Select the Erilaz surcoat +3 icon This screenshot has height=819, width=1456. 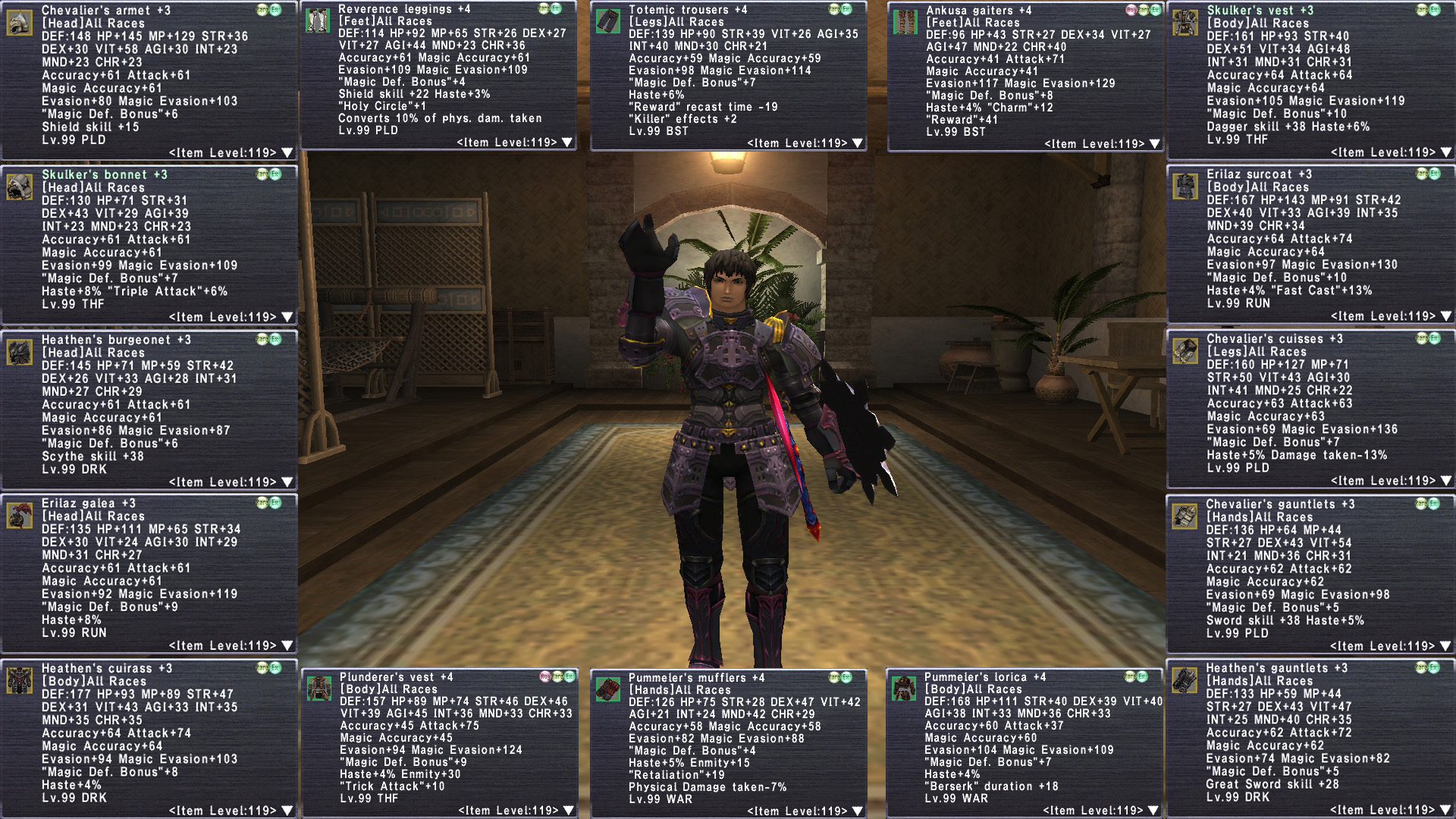point(1185,187)
